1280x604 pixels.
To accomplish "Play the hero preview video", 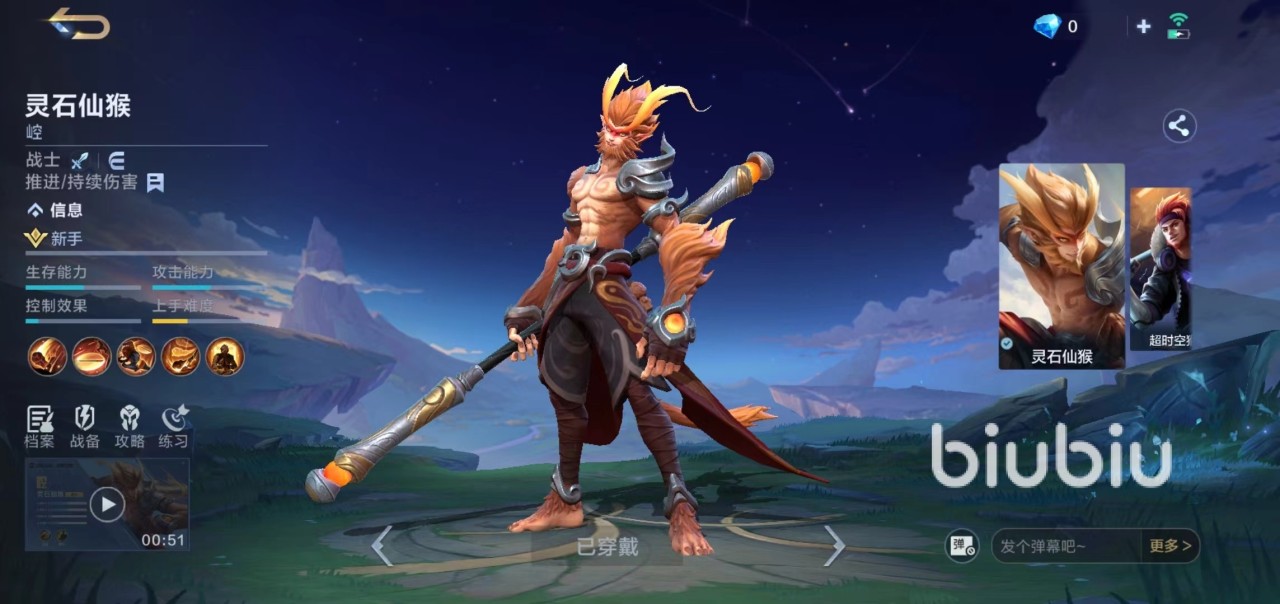I will [107, 504].
